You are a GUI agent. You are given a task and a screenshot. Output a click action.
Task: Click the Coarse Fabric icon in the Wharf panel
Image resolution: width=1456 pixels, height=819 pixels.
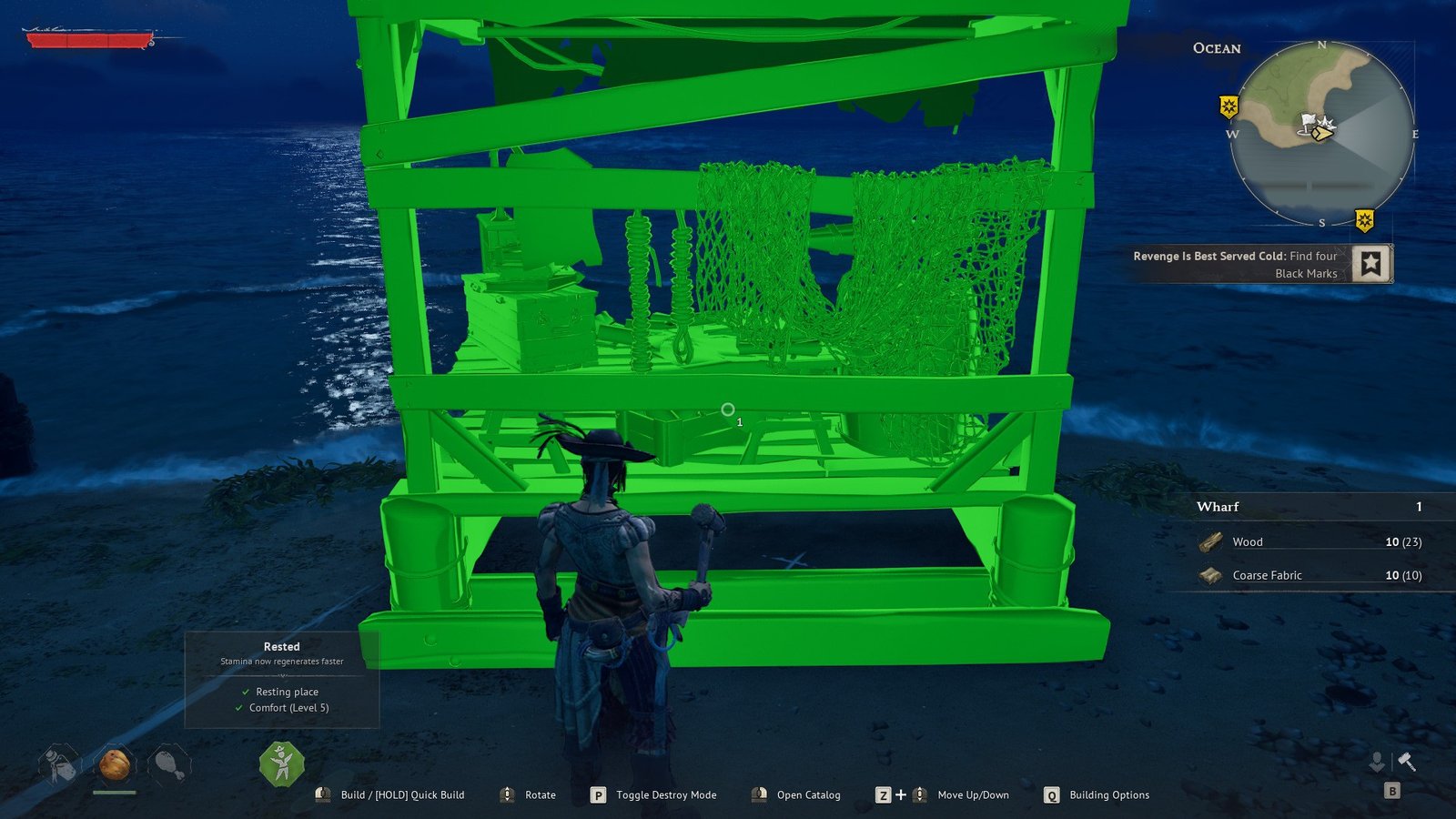(x=1209, y=575)
